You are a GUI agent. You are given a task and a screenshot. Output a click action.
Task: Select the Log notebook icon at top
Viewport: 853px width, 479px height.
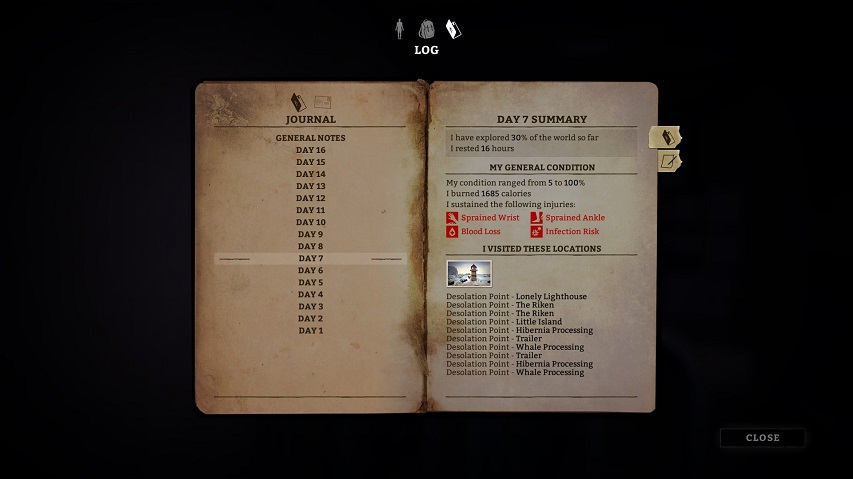pos(453,29)
